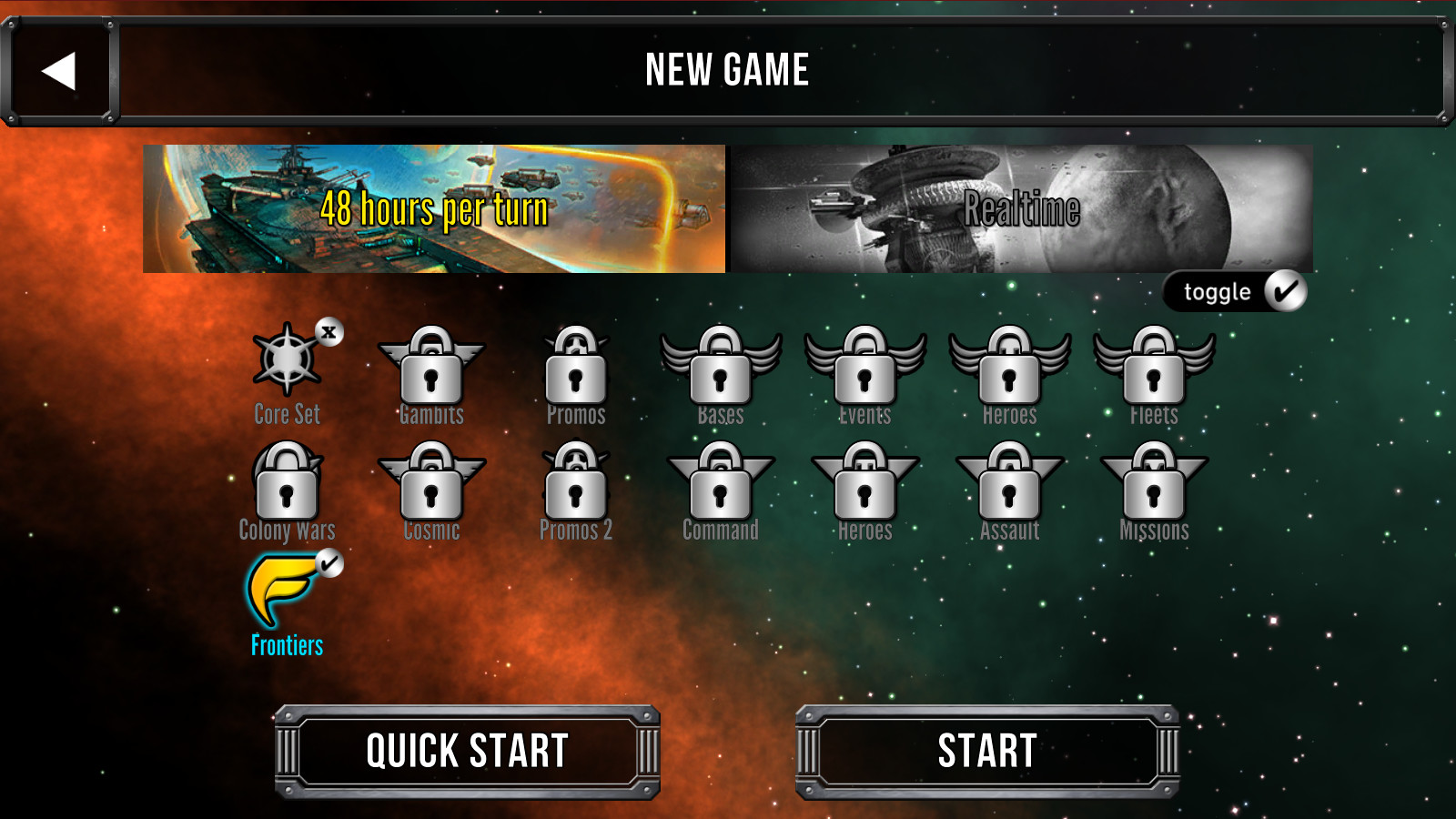This screenshot has height=819, width=1456.
Task: Click the Colony Wars lock icon
Action: [x=285, y=487]
